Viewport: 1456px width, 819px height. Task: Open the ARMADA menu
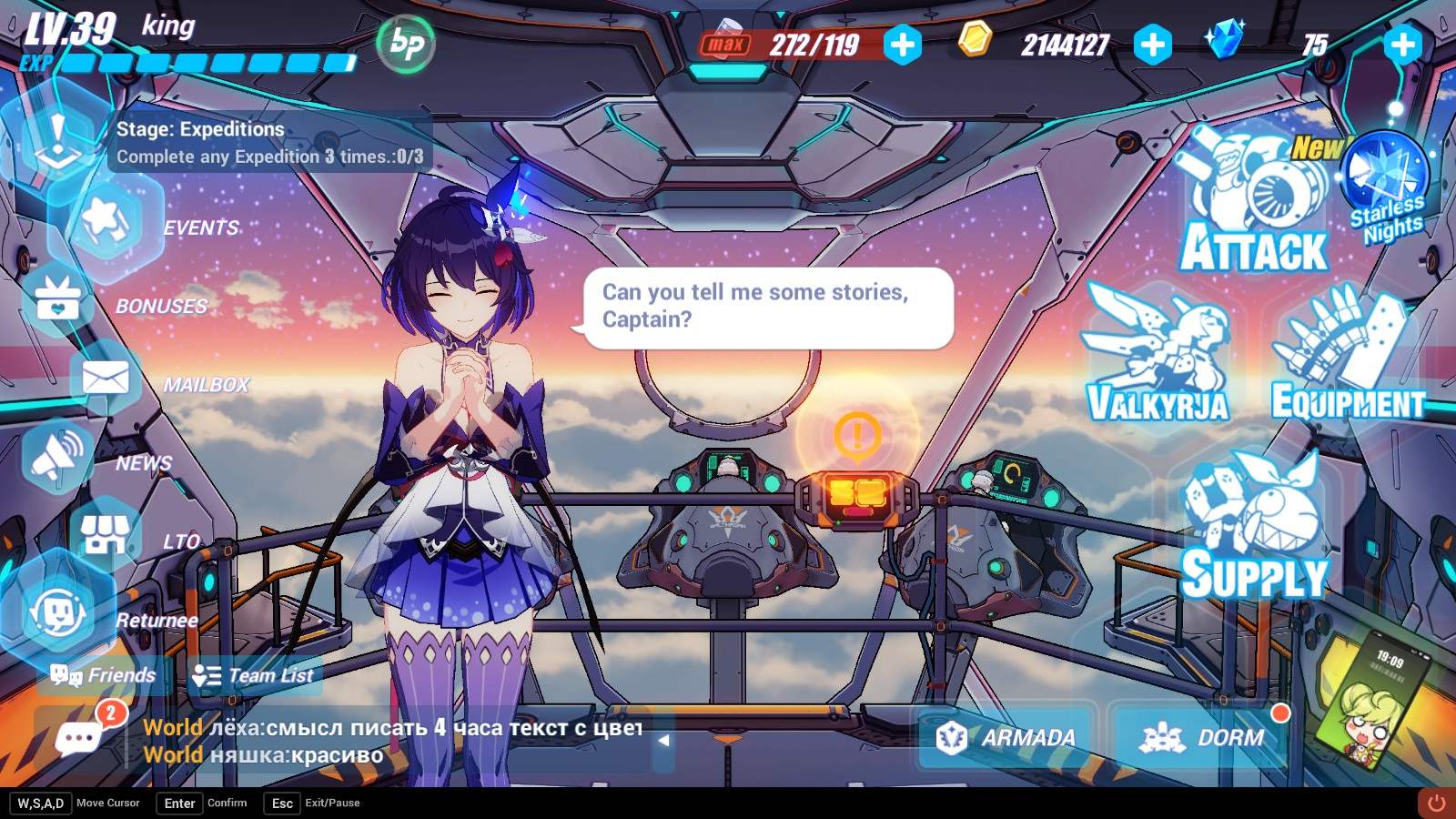pos(1006,738)
